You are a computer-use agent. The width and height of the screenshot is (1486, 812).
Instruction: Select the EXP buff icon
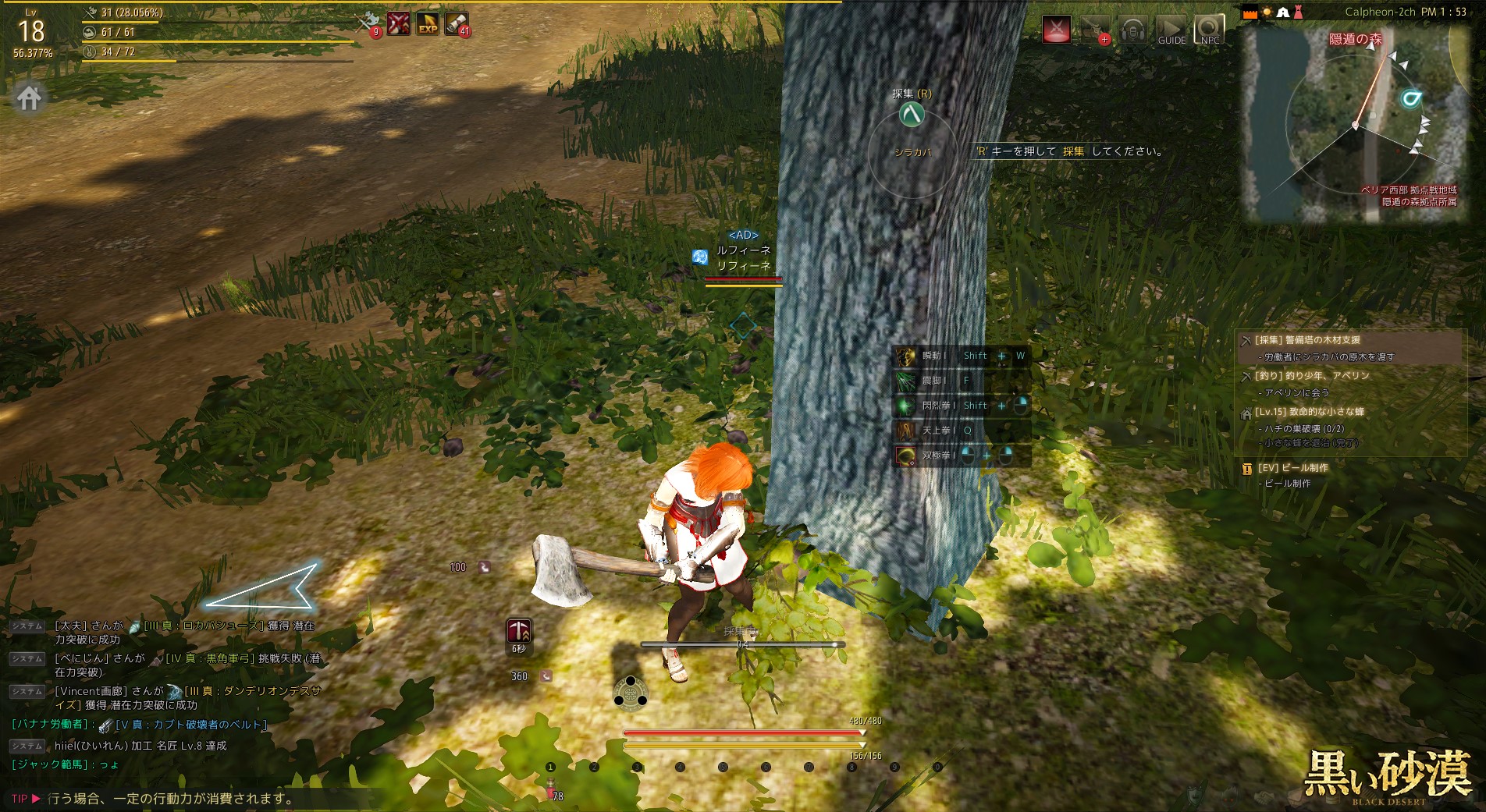[428, 24]
